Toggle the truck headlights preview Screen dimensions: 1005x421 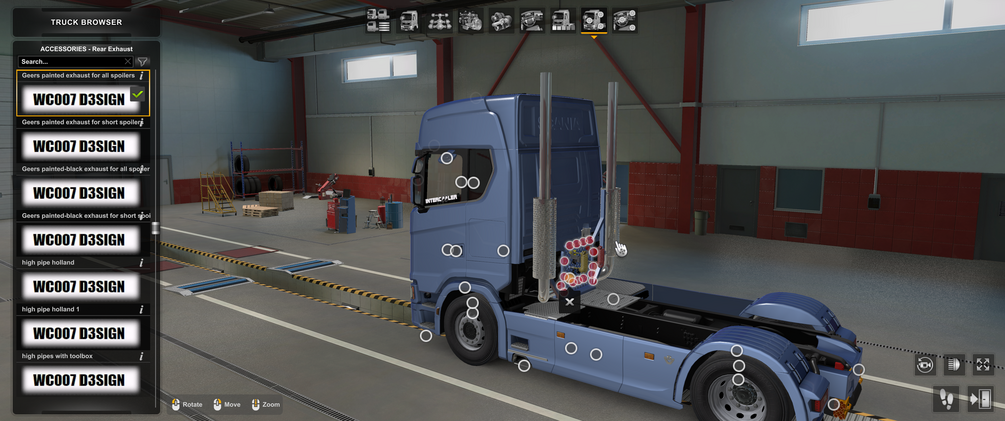[954, 365]
